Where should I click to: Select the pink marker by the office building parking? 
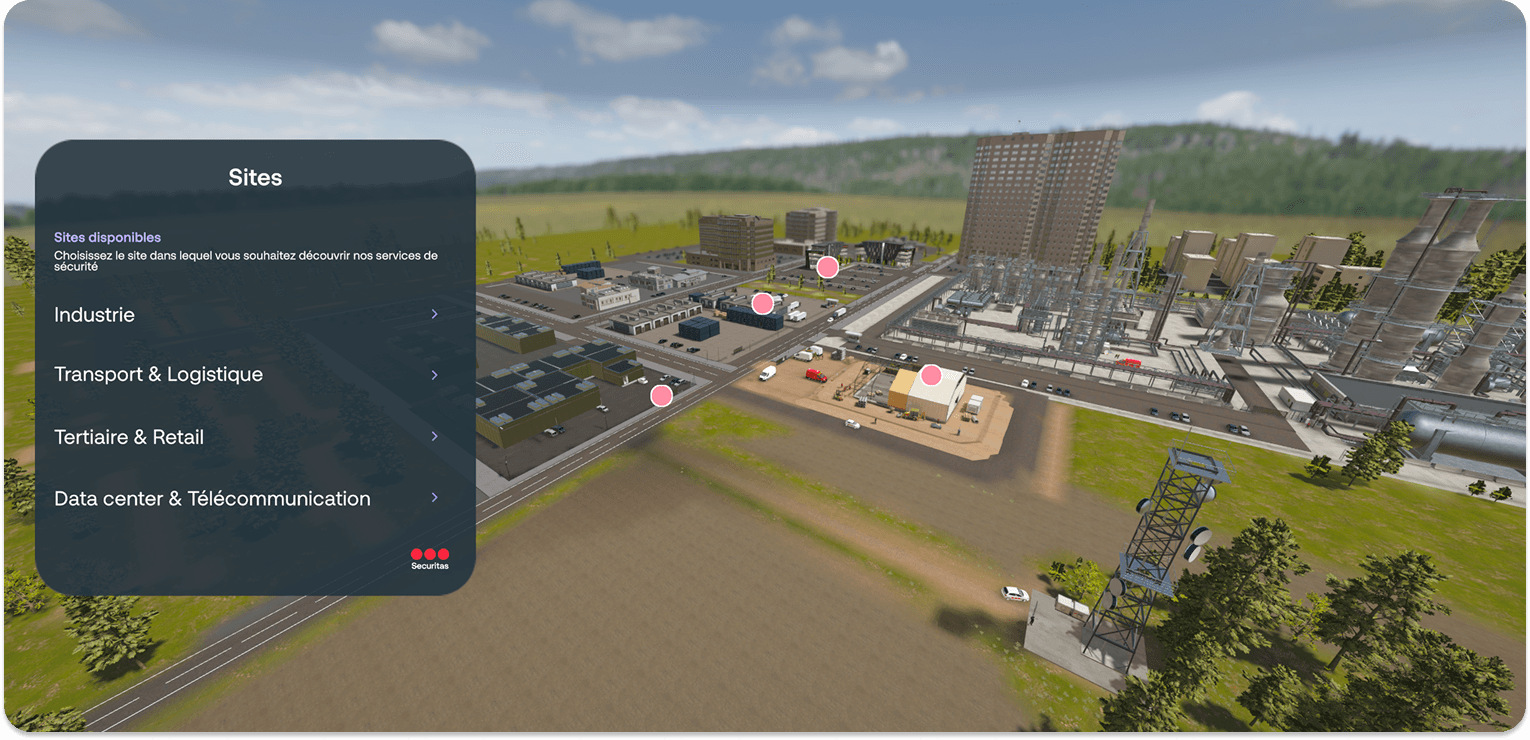(827, 266)
